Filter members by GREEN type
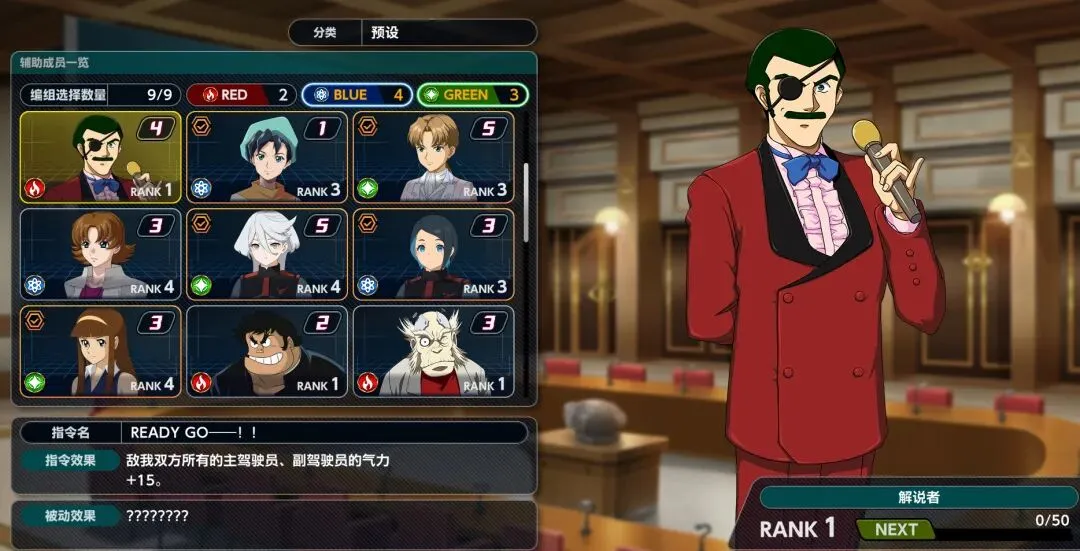Screen dimensions: 1080x551 [x=472, y=95]
